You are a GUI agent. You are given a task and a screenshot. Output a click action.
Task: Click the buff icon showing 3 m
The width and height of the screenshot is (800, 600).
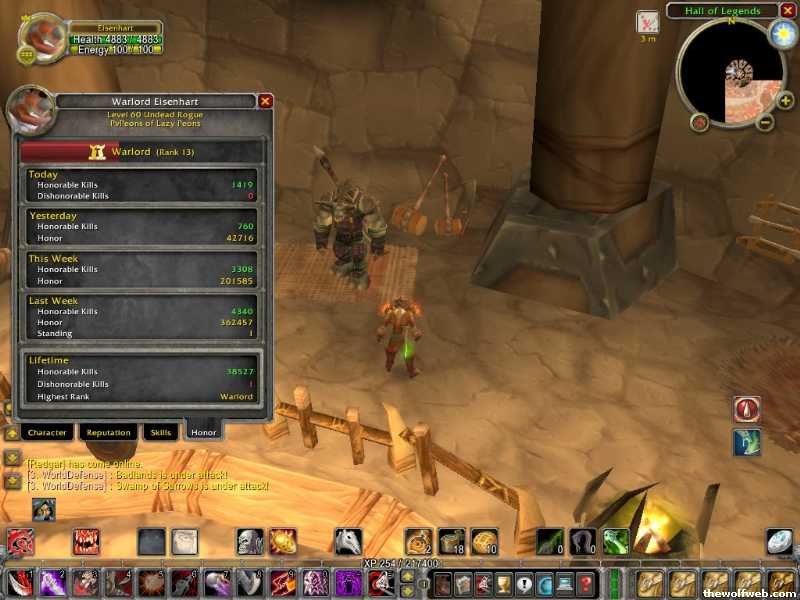tap(647, 22)
